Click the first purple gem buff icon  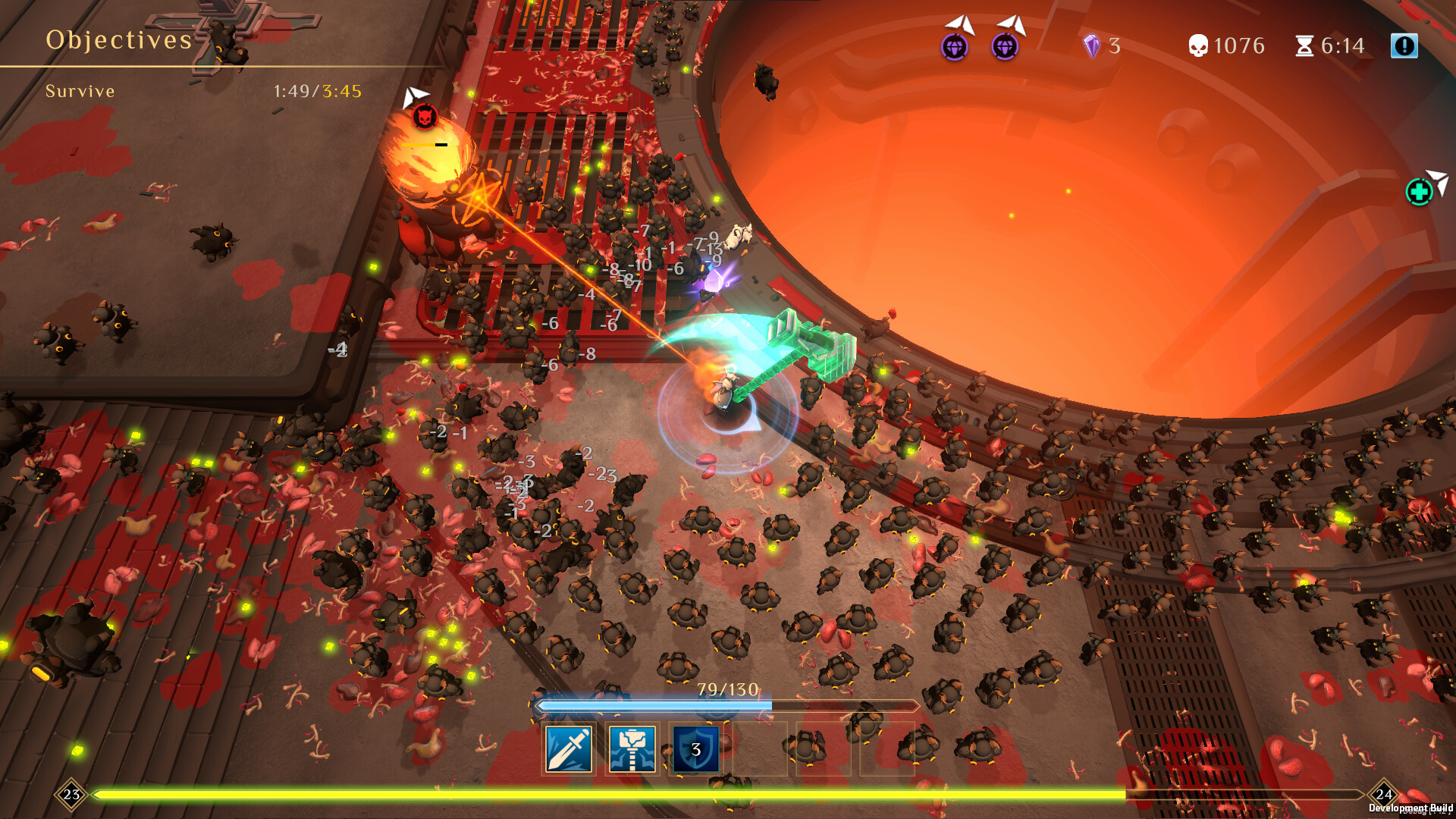(954, 47)
